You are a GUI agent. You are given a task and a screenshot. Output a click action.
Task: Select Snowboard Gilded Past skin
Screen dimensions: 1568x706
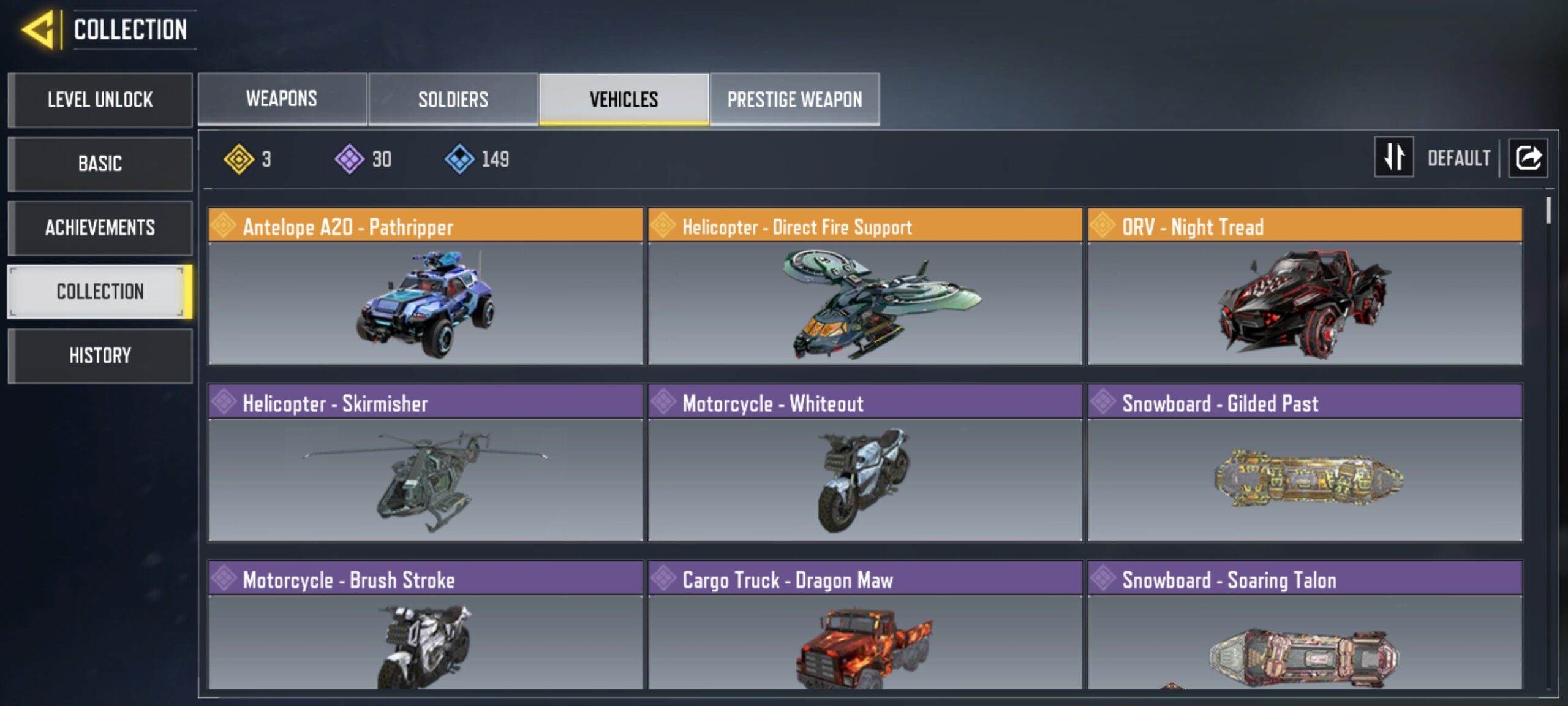[1305, 463]
